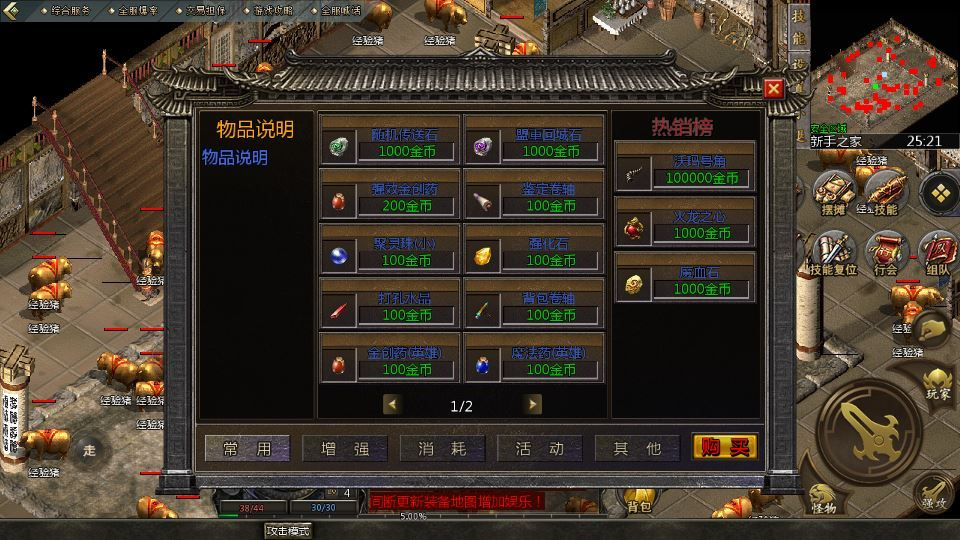Close the shop window
Screen dimensions: 960x540
[x=773, y=89]
